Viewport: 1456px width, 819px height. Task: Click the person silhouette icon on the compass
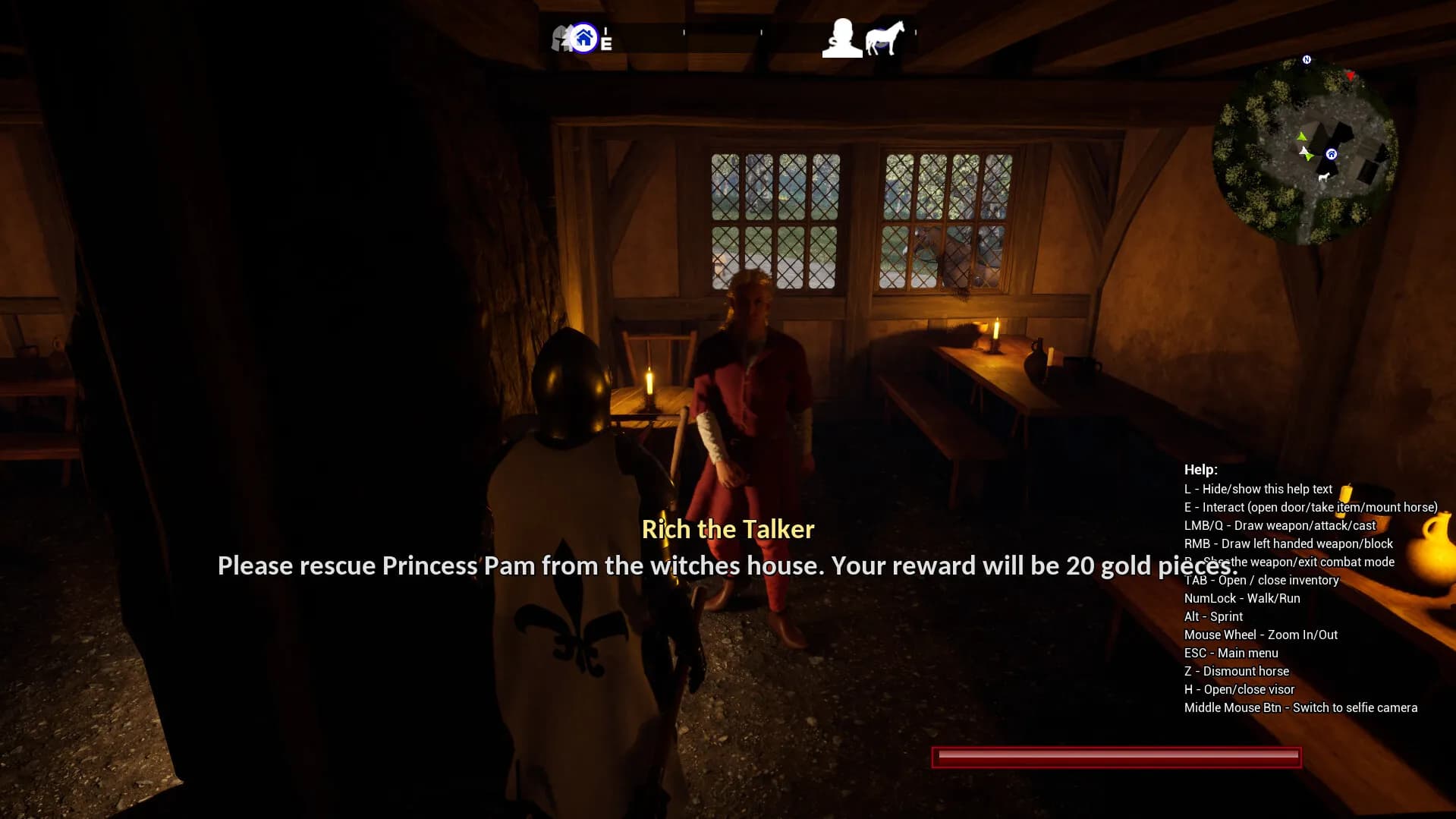pyautogui.click(x=841, y=39)
